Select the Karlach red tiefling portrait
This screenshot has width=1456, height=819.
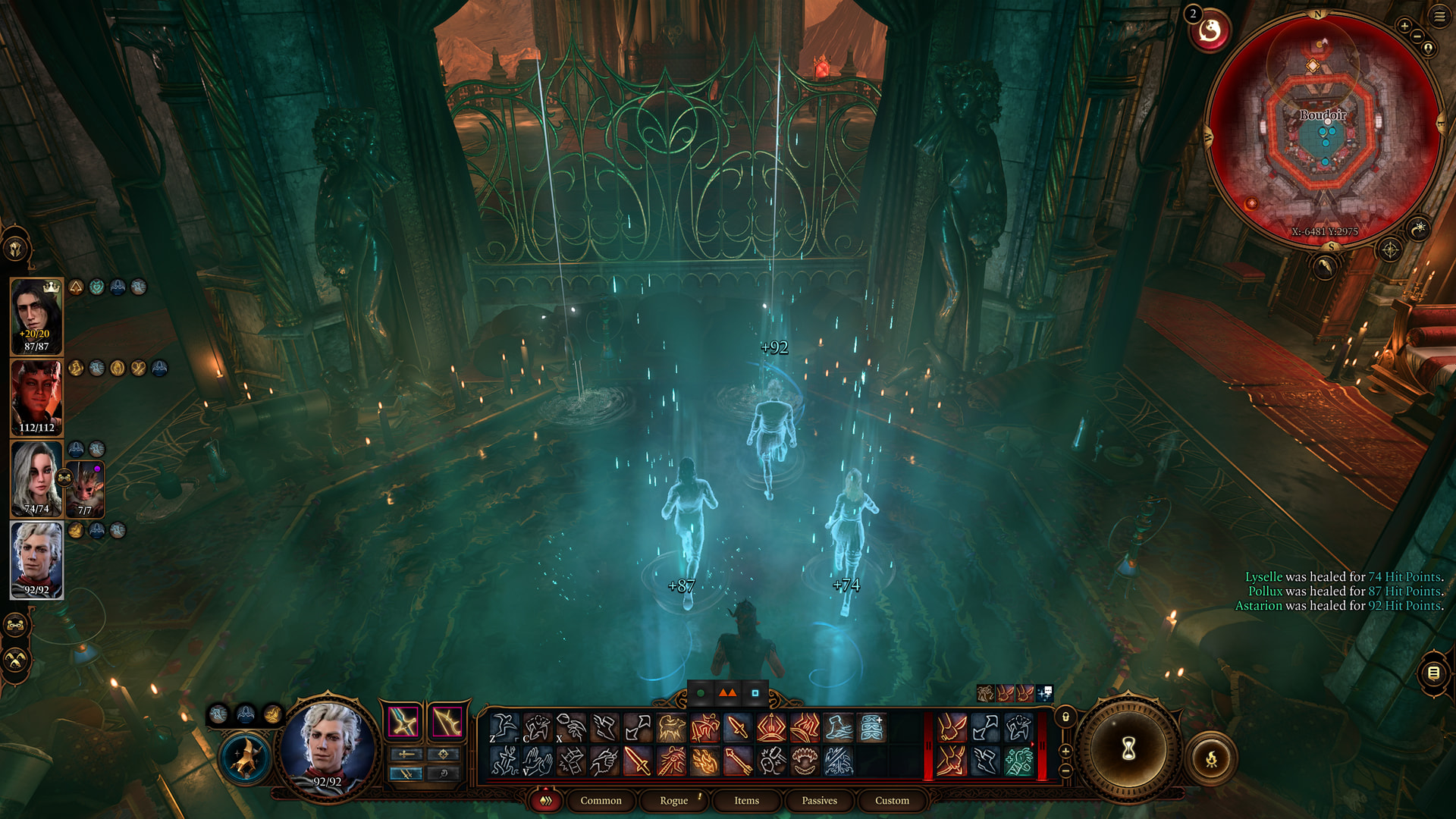click(x=36, y=397)
